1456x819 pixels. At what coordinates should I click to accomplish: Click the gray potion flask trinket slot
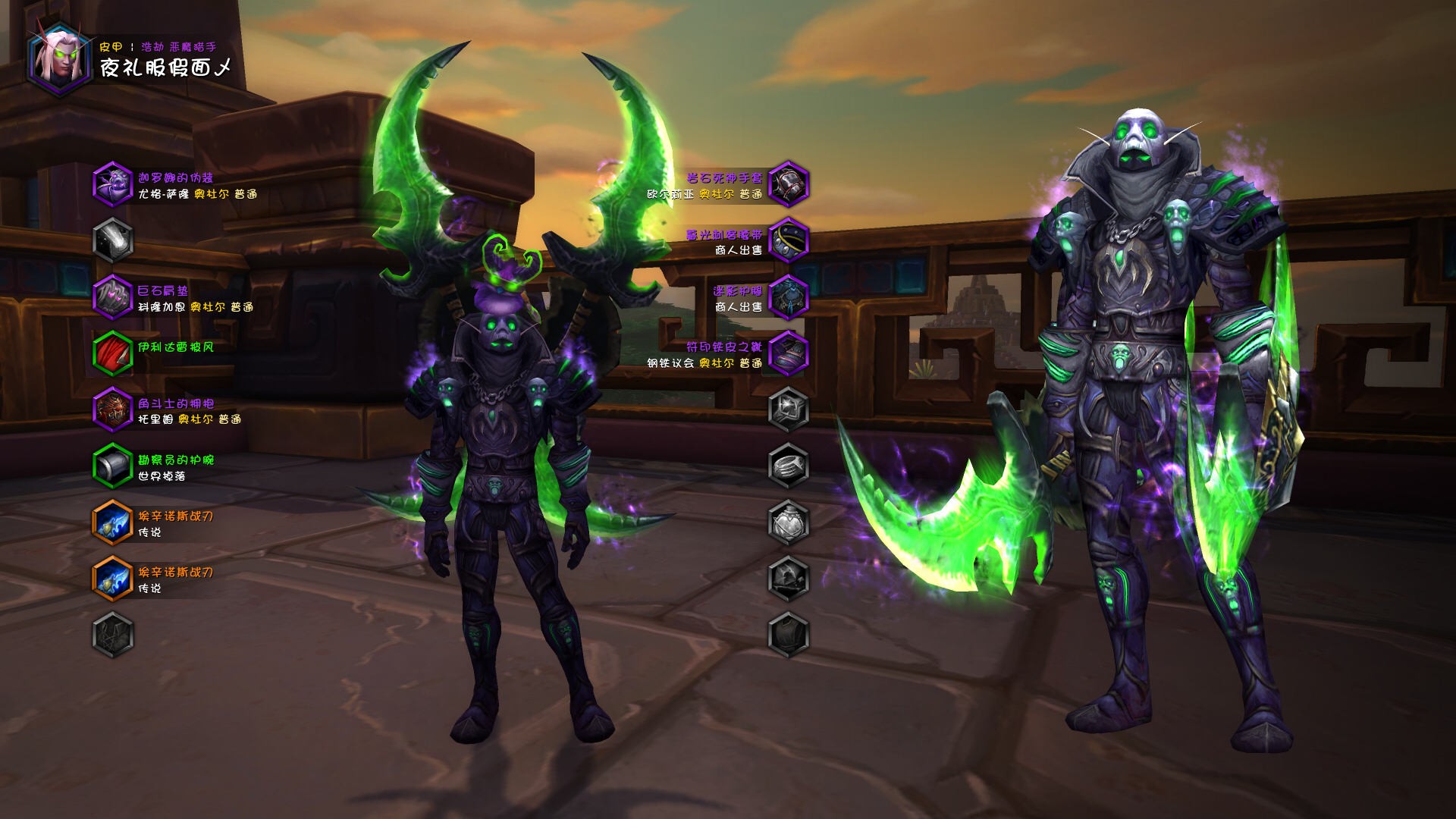pos(789,522)
